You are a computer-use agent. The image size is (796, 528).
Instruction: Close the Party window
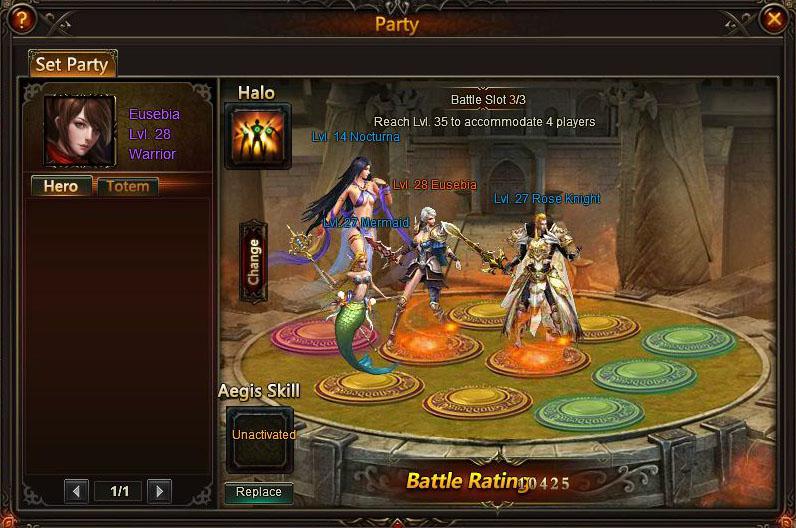coord(774,19)
